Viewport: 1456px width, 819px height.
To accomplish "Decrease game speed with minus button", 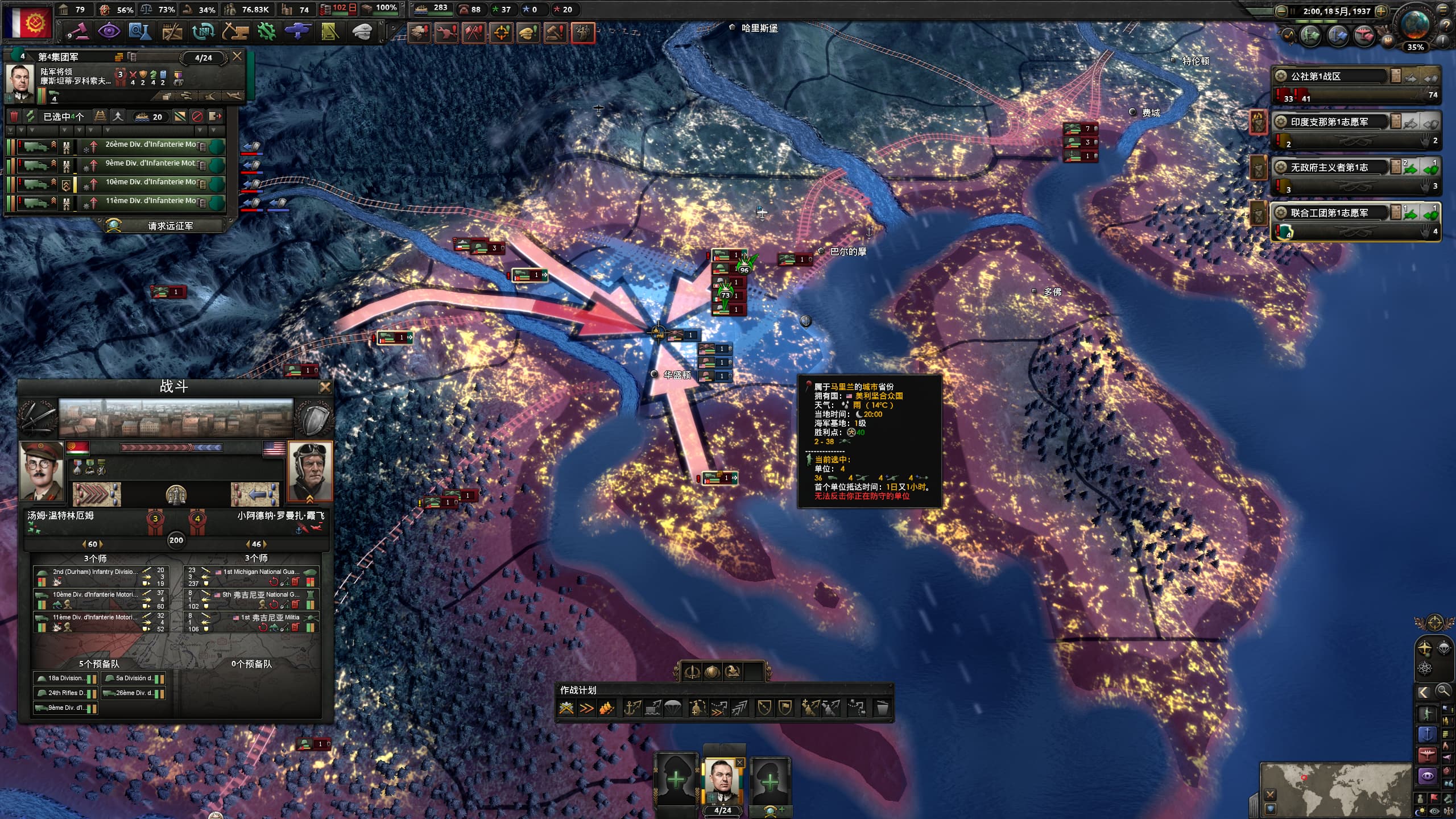I will click(x=1281, y=11).
